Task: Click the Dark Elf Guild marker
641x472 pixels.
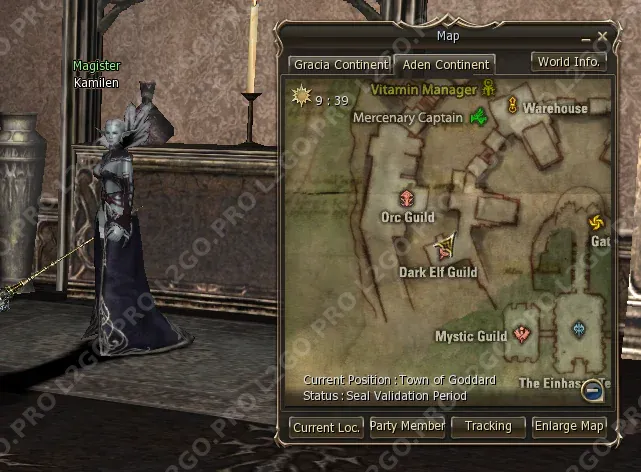Action: pyautogui.click(x=442, y=247)
